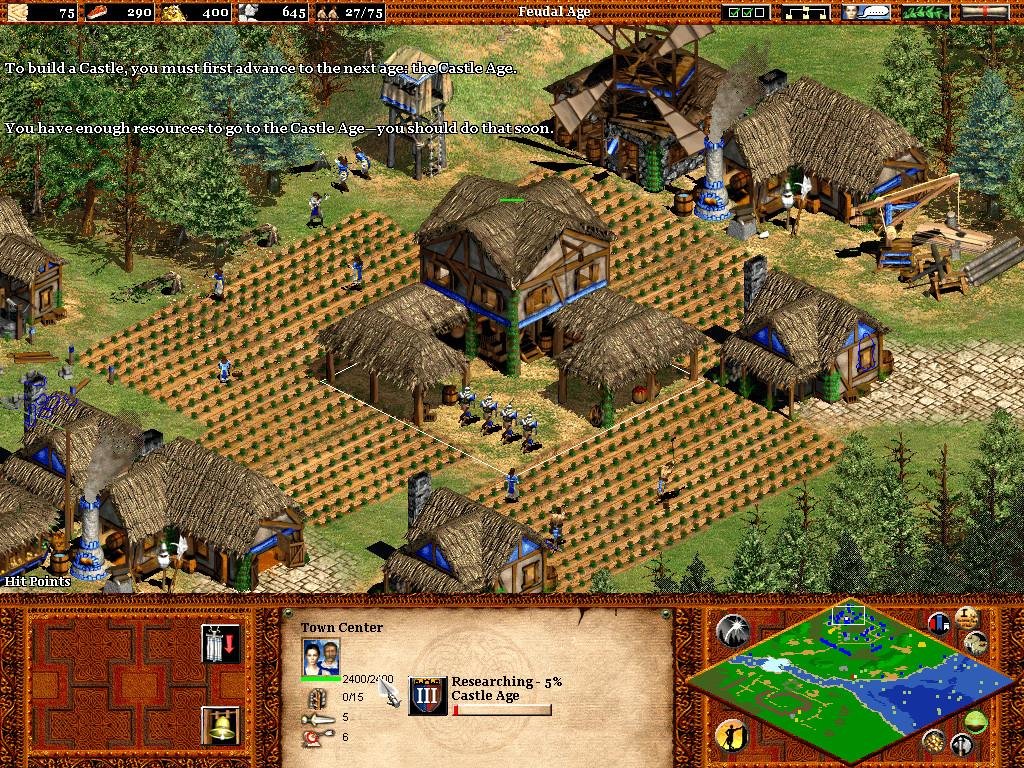
Task: Ring the town bell
Action: [220, 725]
